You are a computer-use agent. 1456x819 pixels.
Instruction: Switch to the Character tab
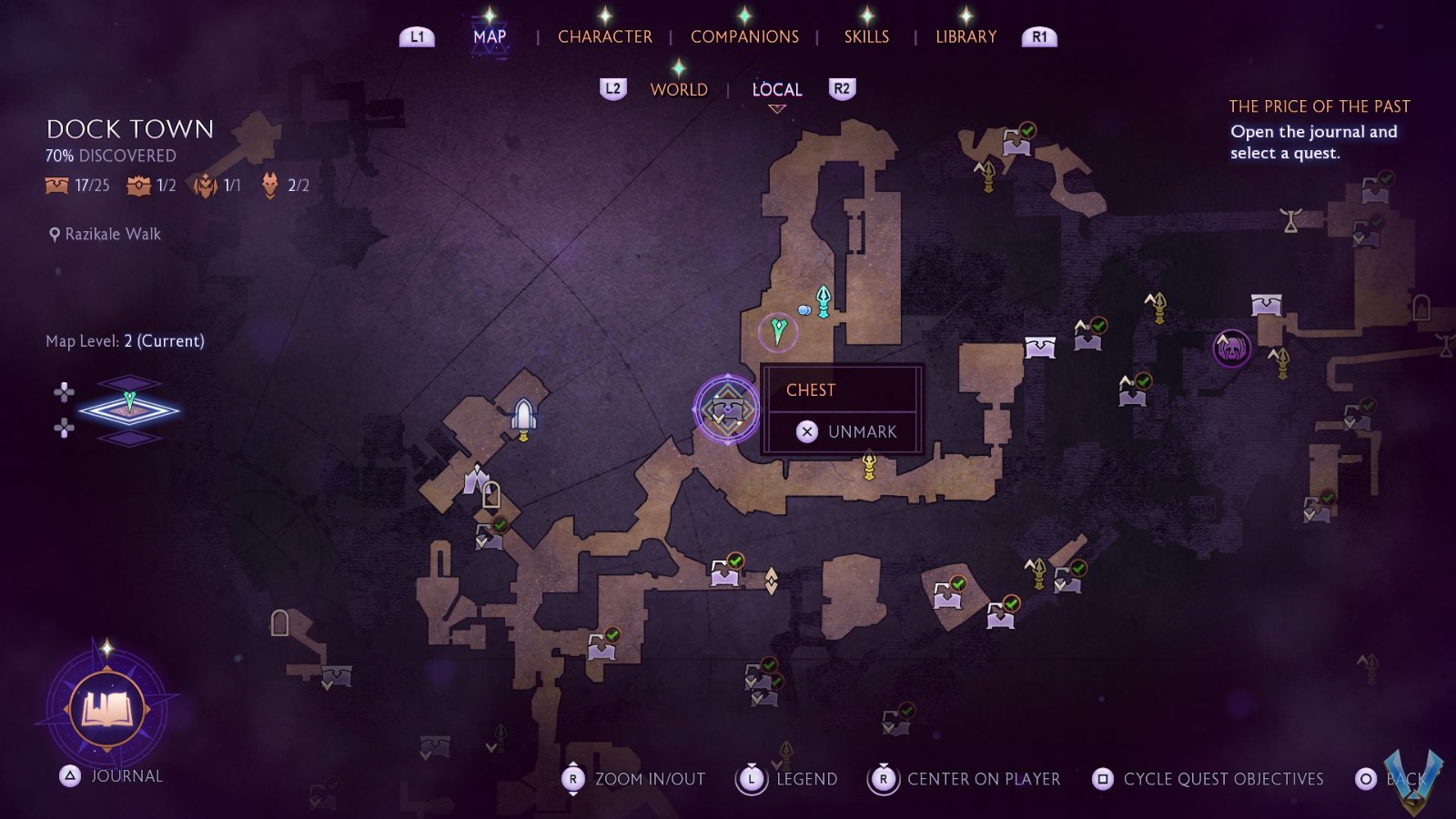(604, 36)
